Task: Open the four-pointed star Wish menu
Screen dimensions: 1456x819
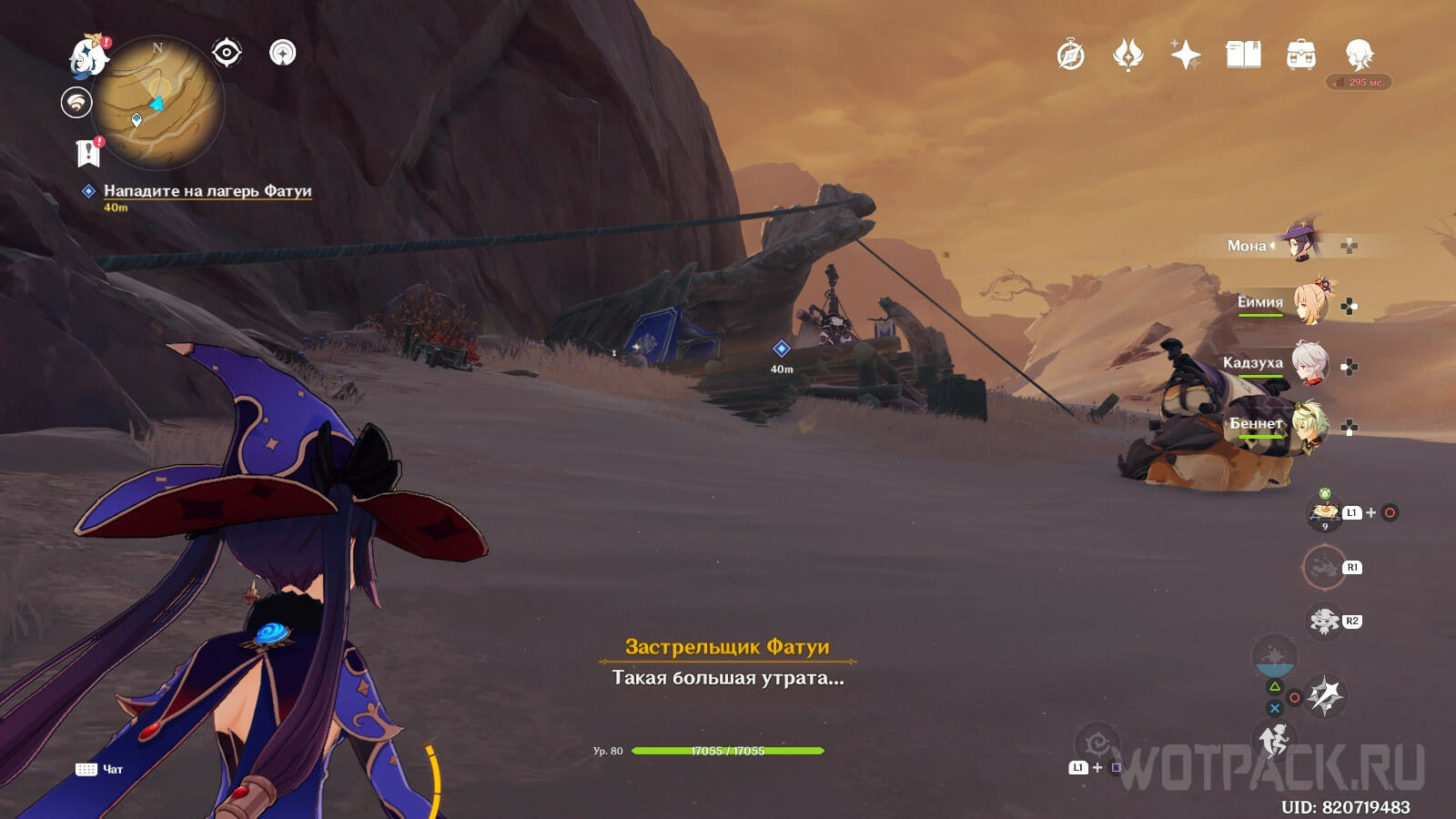Action: click(1185, 56)
